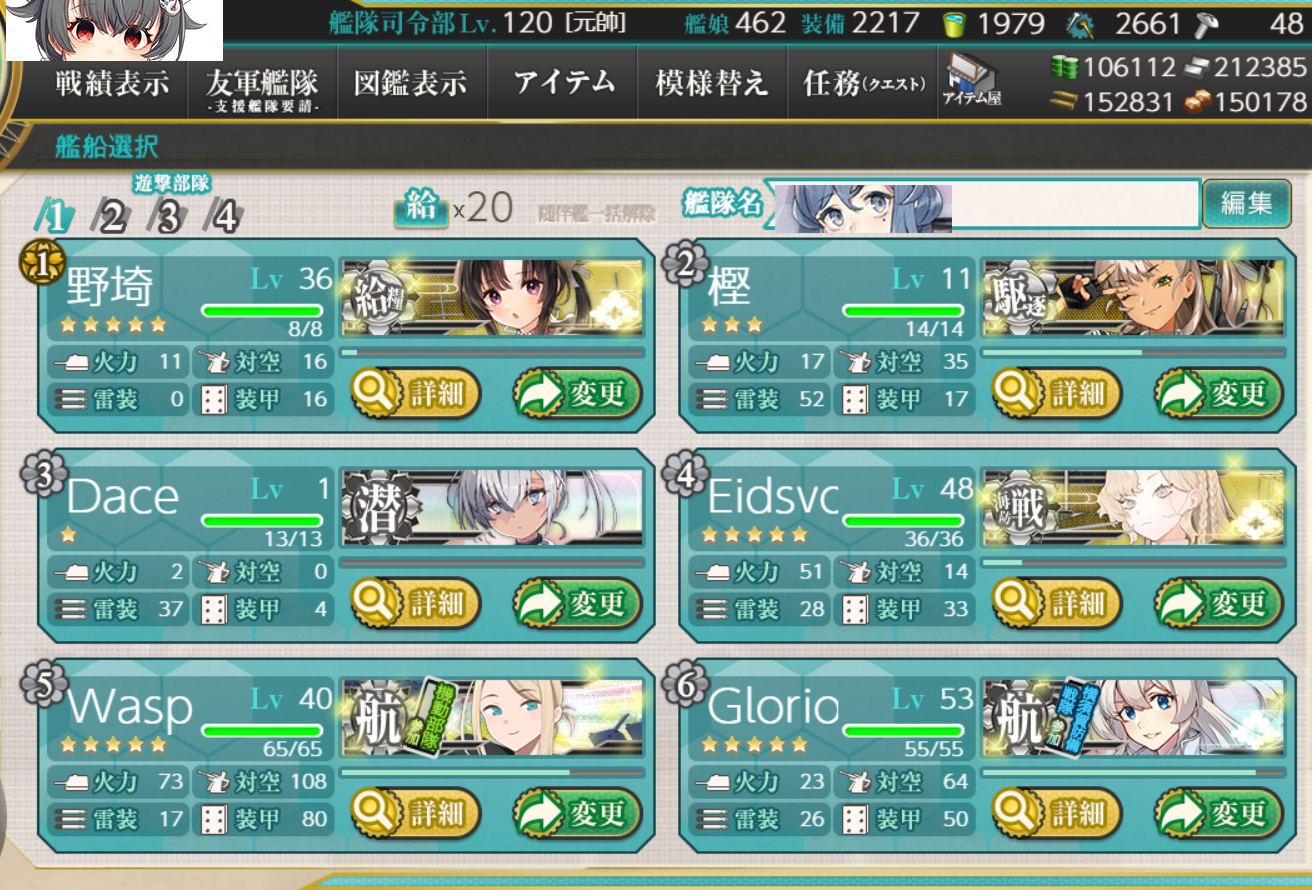1313x890 pixels.
Task: Open the 戦績表示 records menu
Action: click(x=111, y=84)
